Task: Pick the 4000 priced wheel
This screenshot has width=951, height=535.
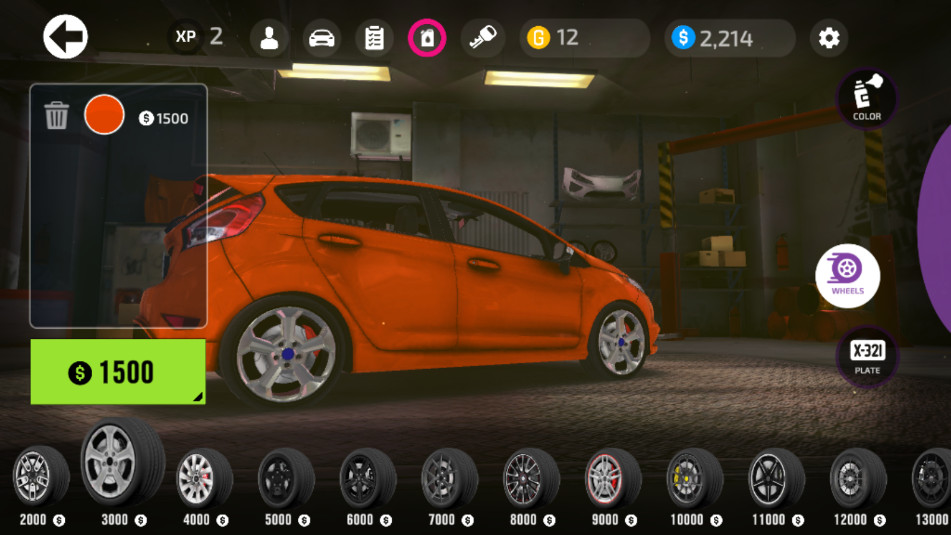Action: click(x=204, y=478)
